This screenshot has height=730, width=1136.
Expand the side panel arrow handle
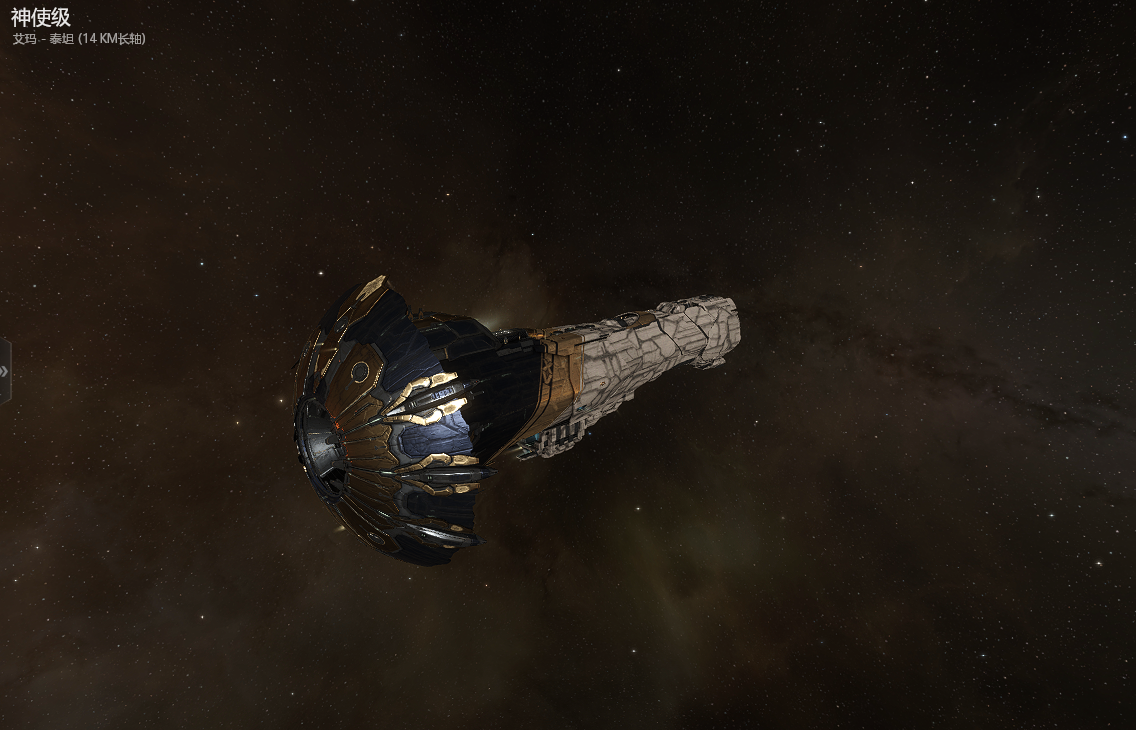5,371
